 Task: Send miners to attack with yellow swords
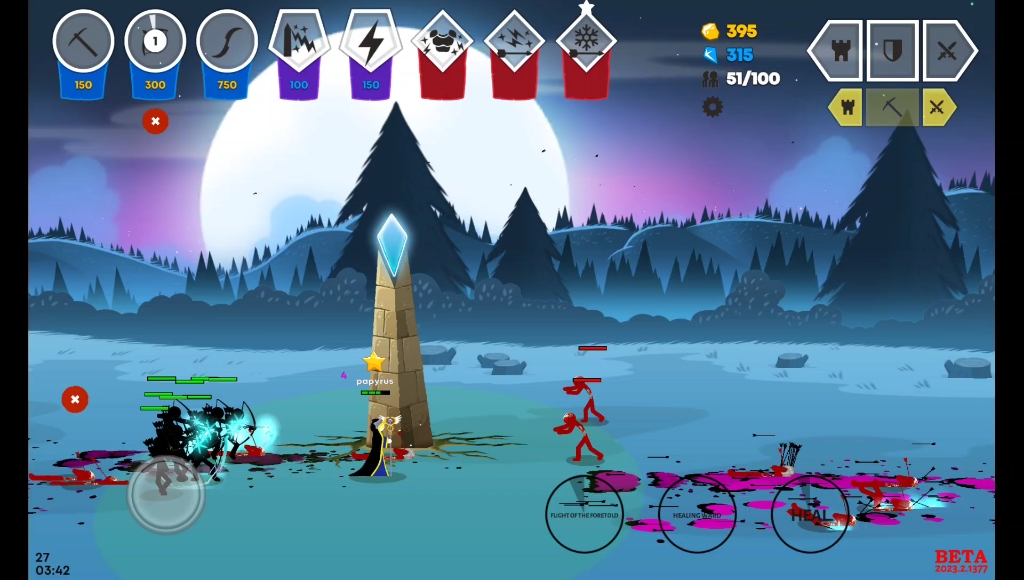[x=939, y=107]
